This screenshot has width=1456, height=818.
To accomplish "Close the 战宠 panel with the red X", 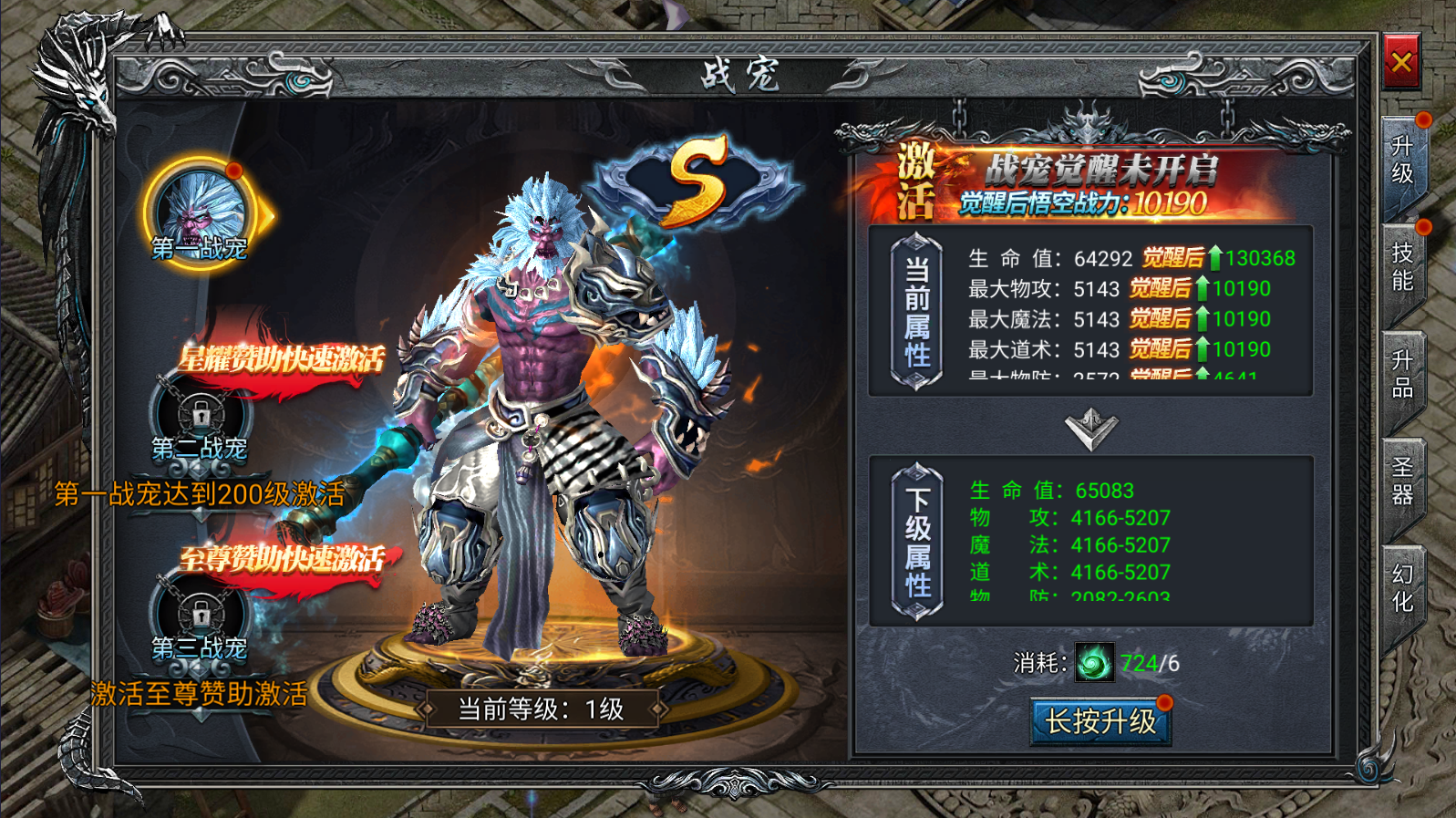I will click(1401, 62).
